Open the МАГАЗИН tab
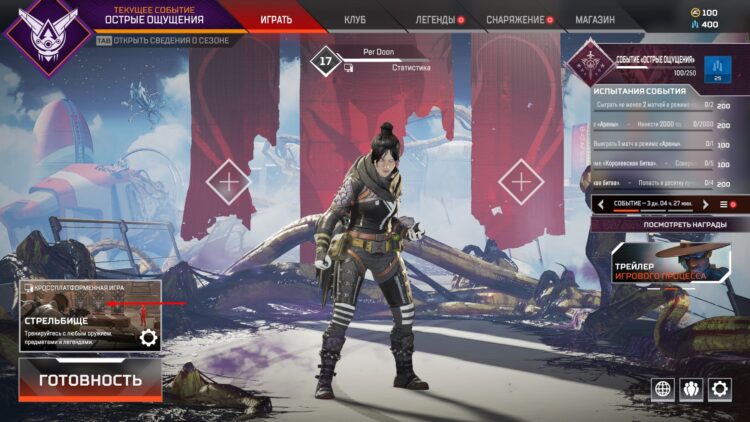The width and height of the screenshot is (750, 422). [594, 19]
